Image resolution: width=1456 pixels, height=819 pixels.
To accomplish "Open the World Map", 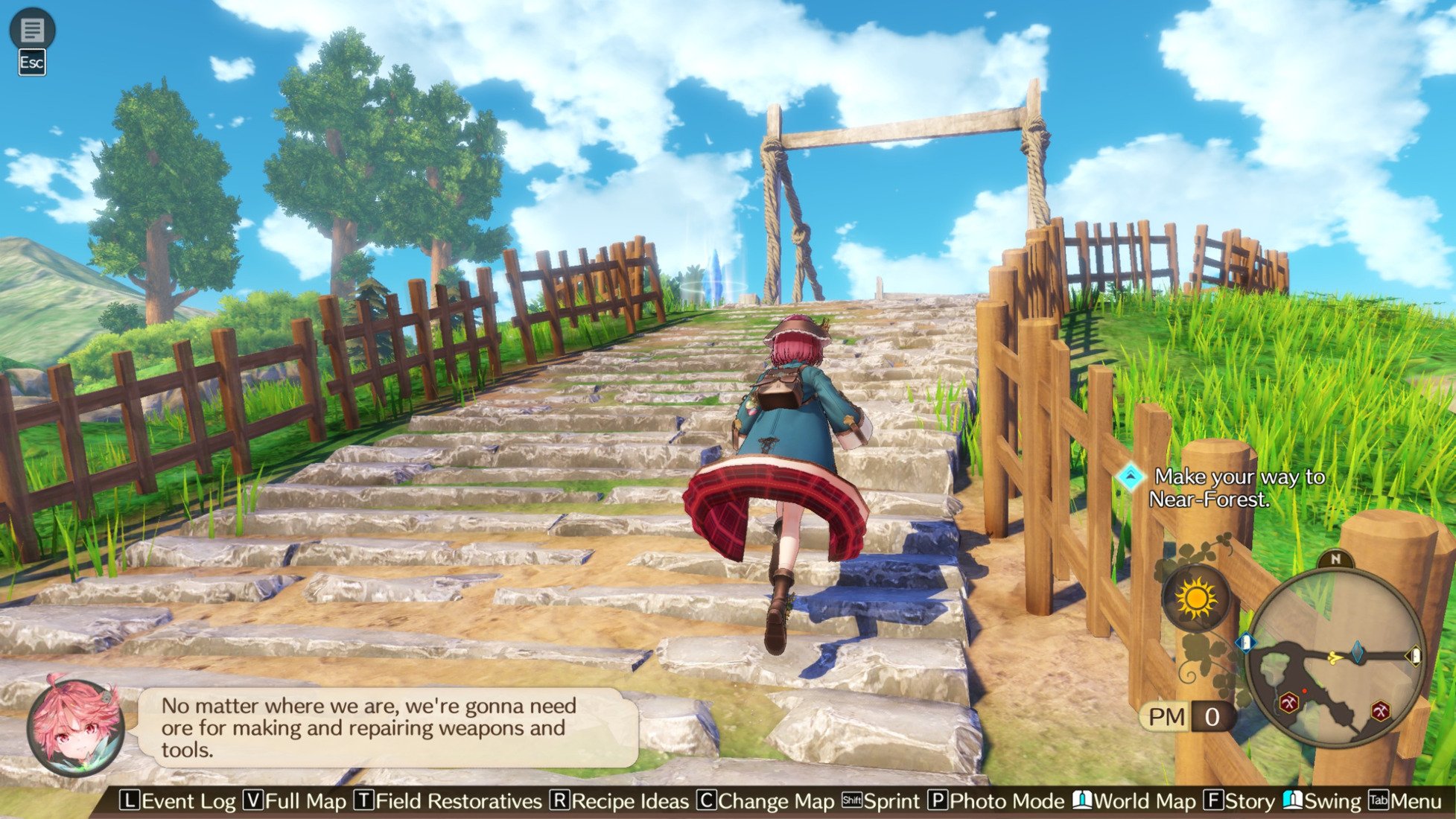I will tap(1134, 801).
